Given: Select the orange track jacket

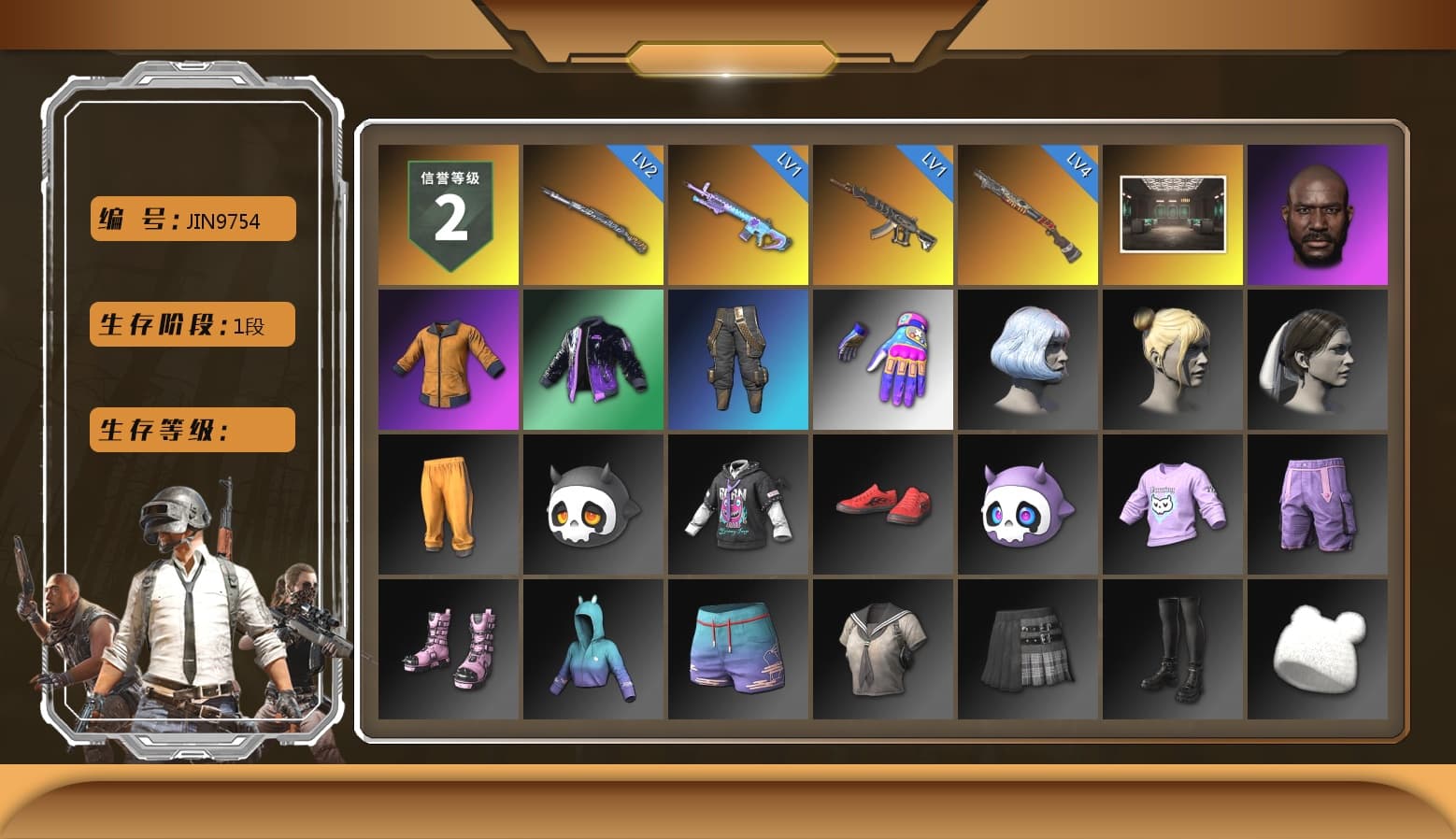Looking at the screenshot, I should pyautogui.click(x=447, y=360).
